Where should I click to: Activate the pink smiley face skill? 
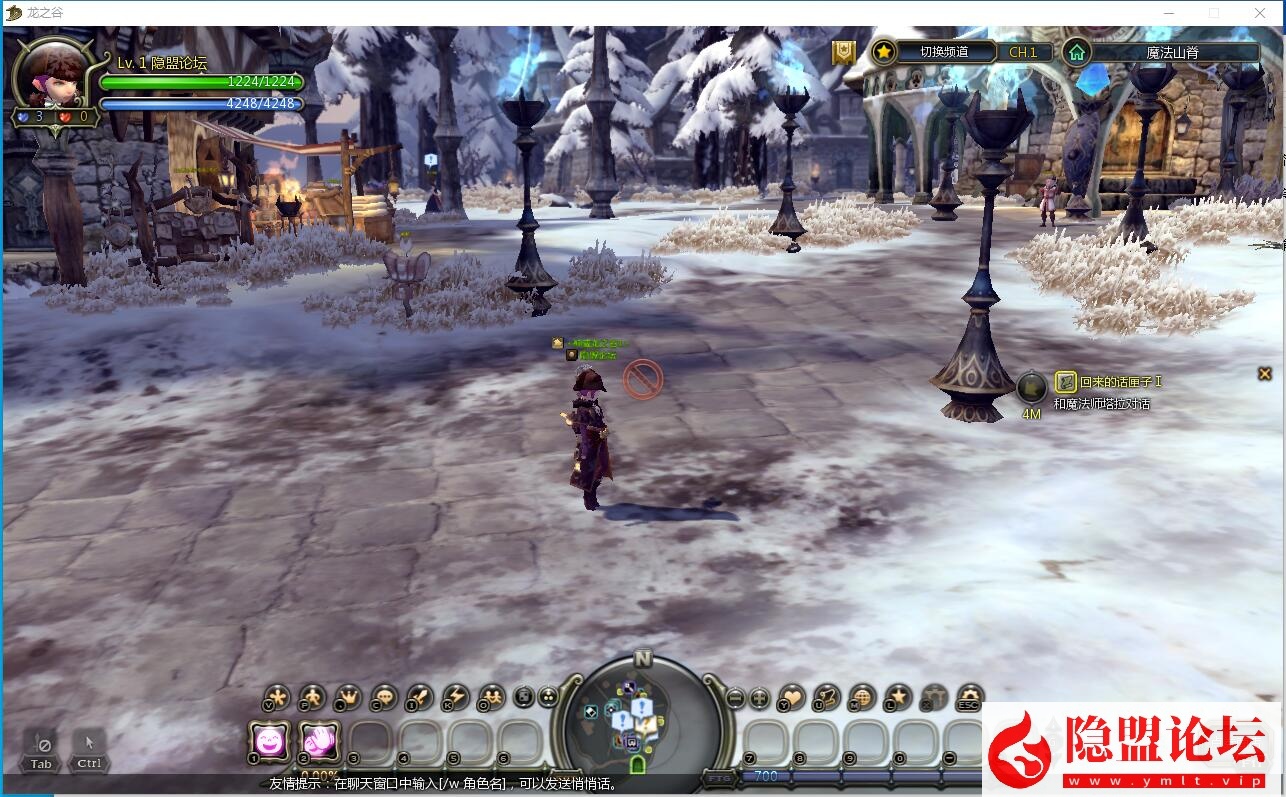tap(269, 741)
